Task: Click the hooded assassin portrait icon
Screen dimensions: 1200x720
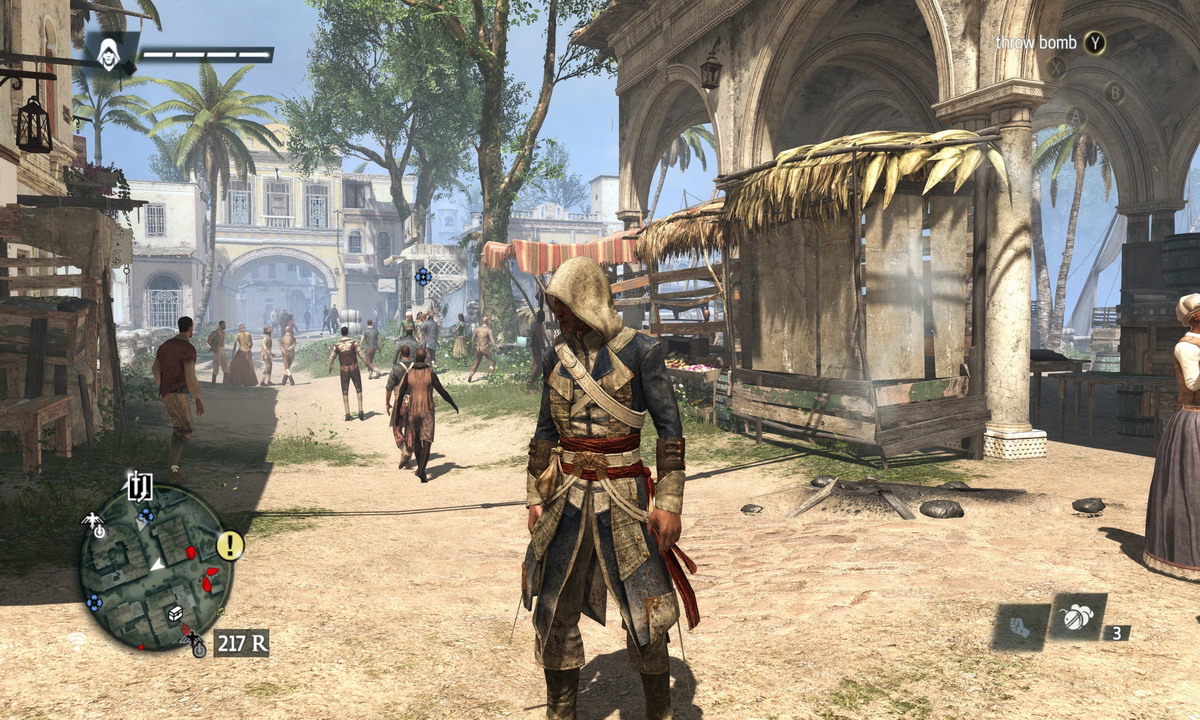Action: point(107,53)
